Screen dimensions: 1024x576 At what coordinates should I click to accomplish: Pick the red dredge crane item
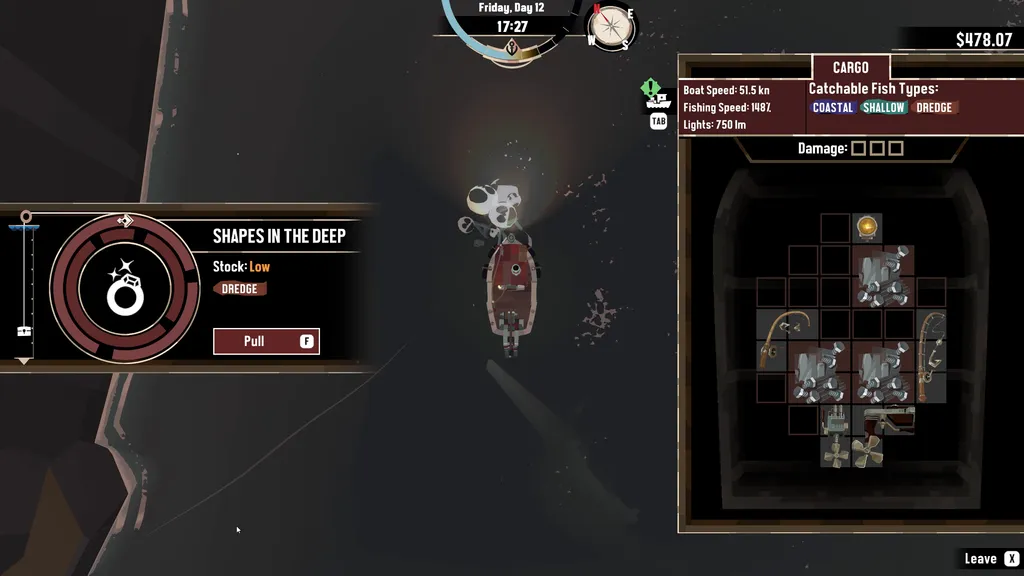[x=889, y=420]
